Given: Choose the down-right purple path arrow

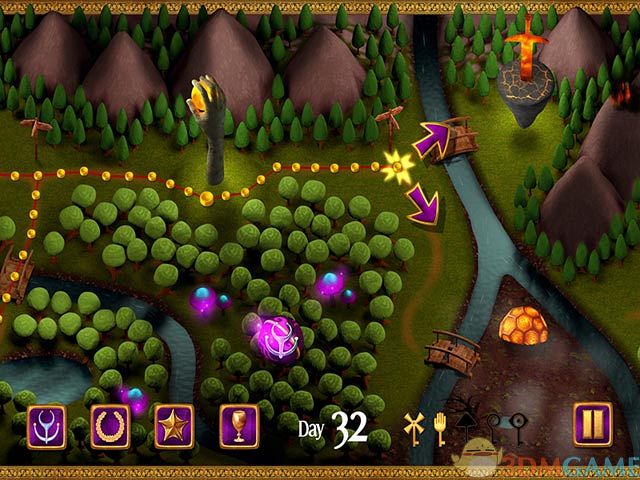Looking at the screenshot, I should [x=424, y=209].
